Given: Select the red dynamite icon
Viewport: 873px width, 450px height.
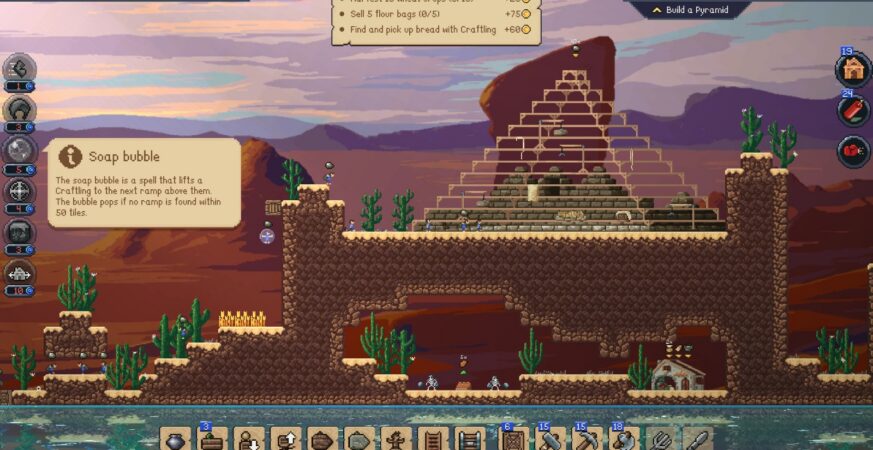Looking at the screenshot, I should click(x=853, y=110).
